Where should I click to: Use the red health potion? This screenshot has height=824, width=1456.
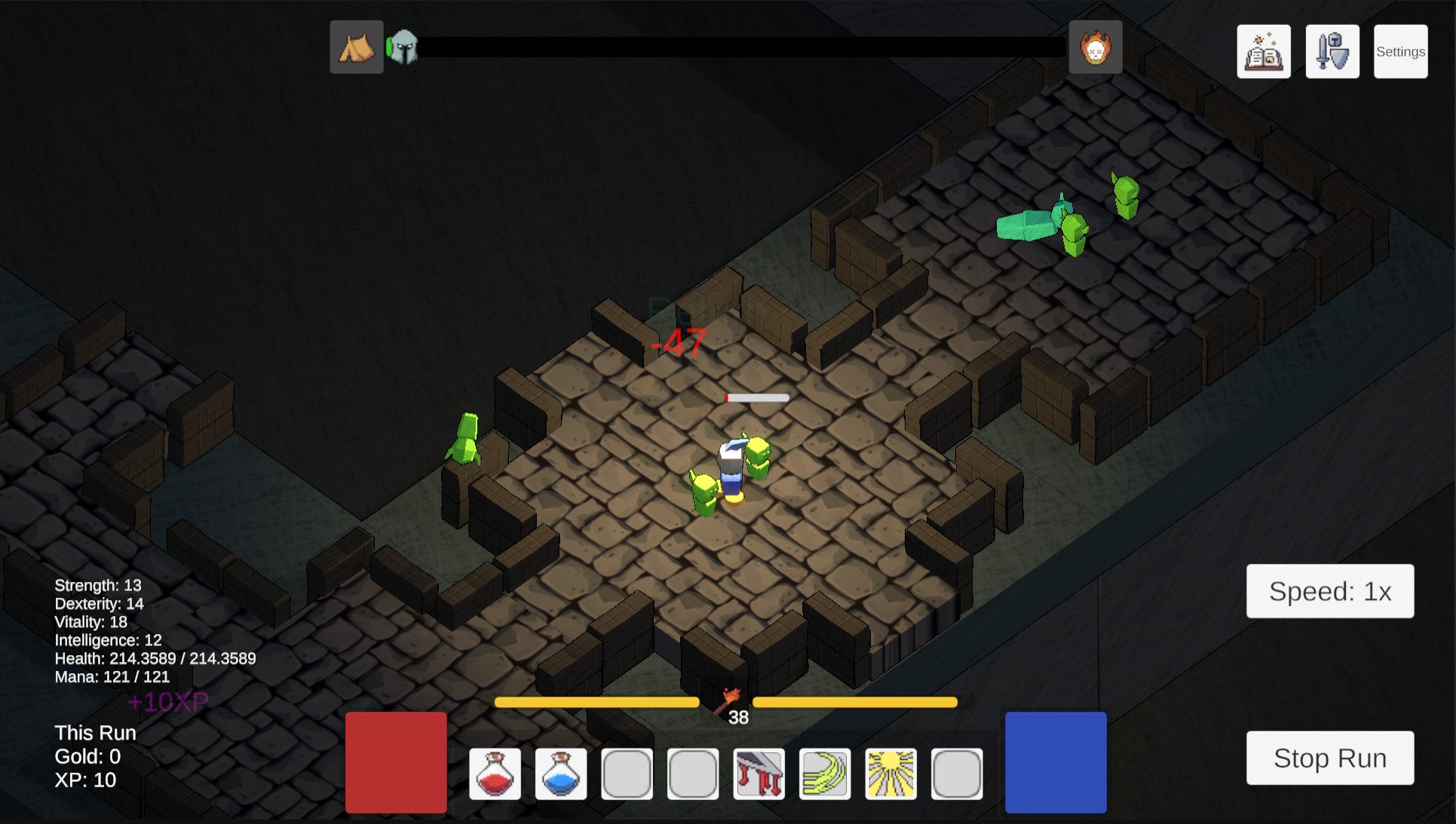click(495, 773)
